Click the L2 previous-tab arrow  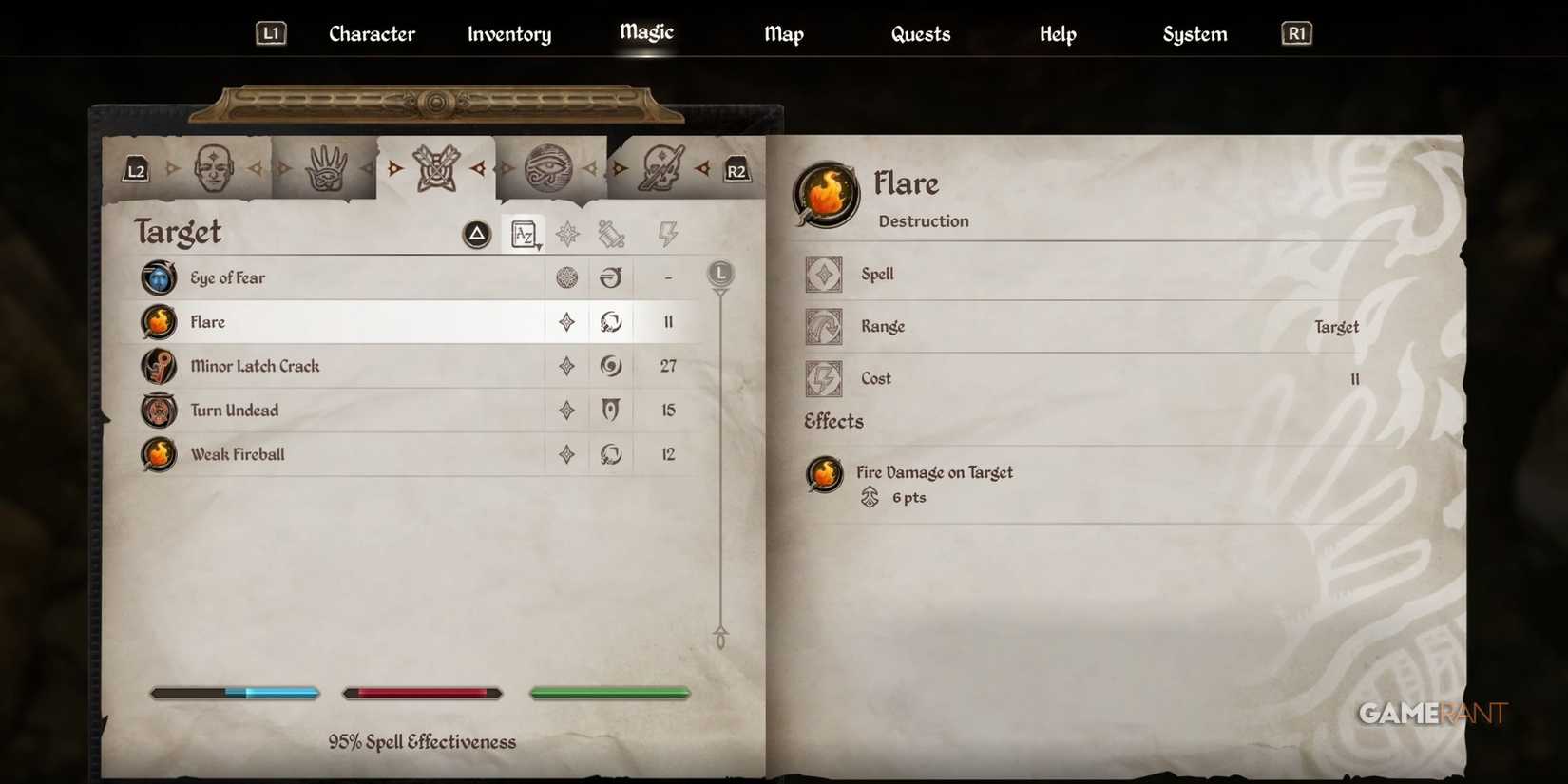tap(135, 170)
